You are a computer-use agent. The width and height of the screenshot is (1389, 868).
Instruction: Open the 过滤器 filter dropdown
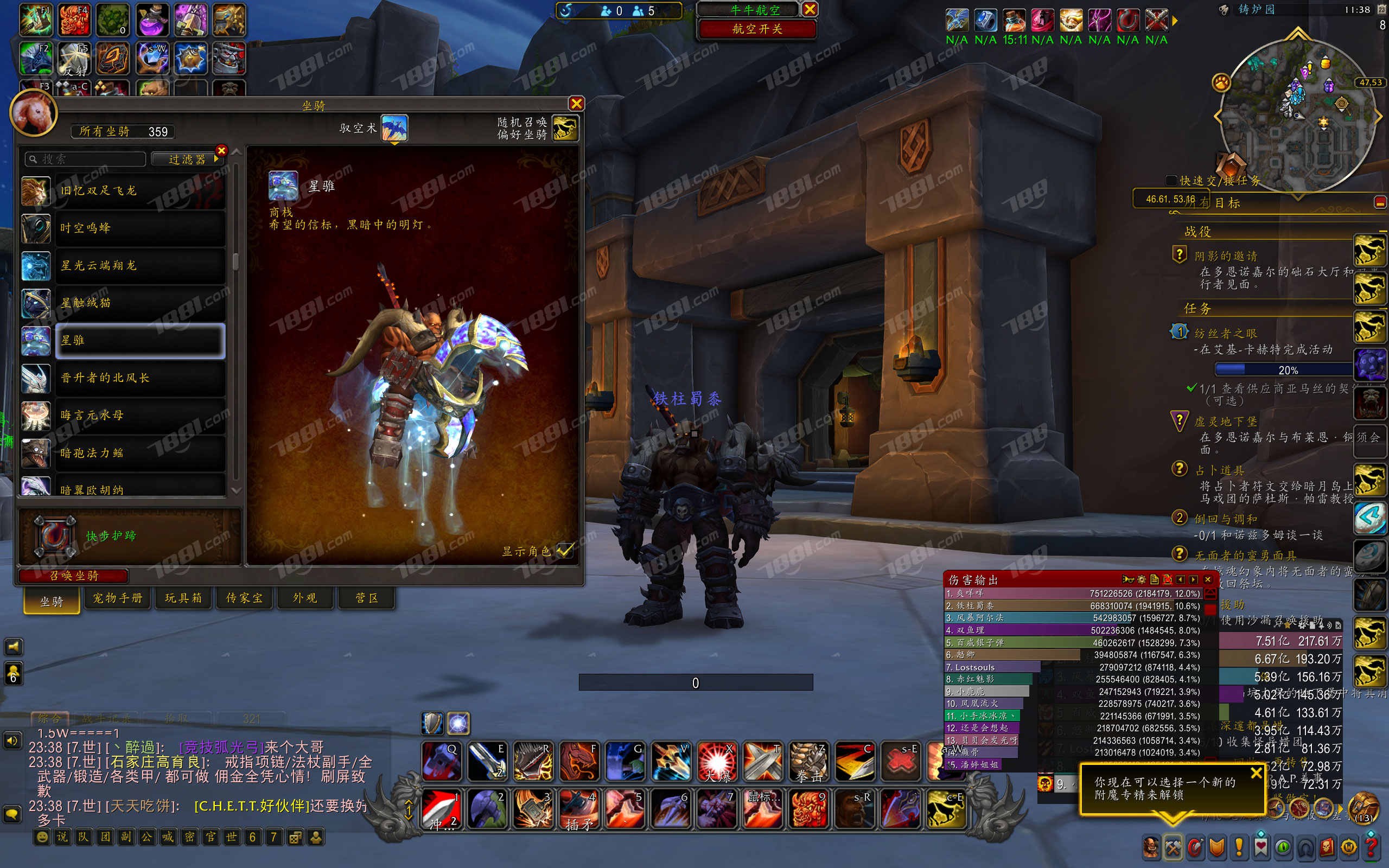(x=187, y=159)
